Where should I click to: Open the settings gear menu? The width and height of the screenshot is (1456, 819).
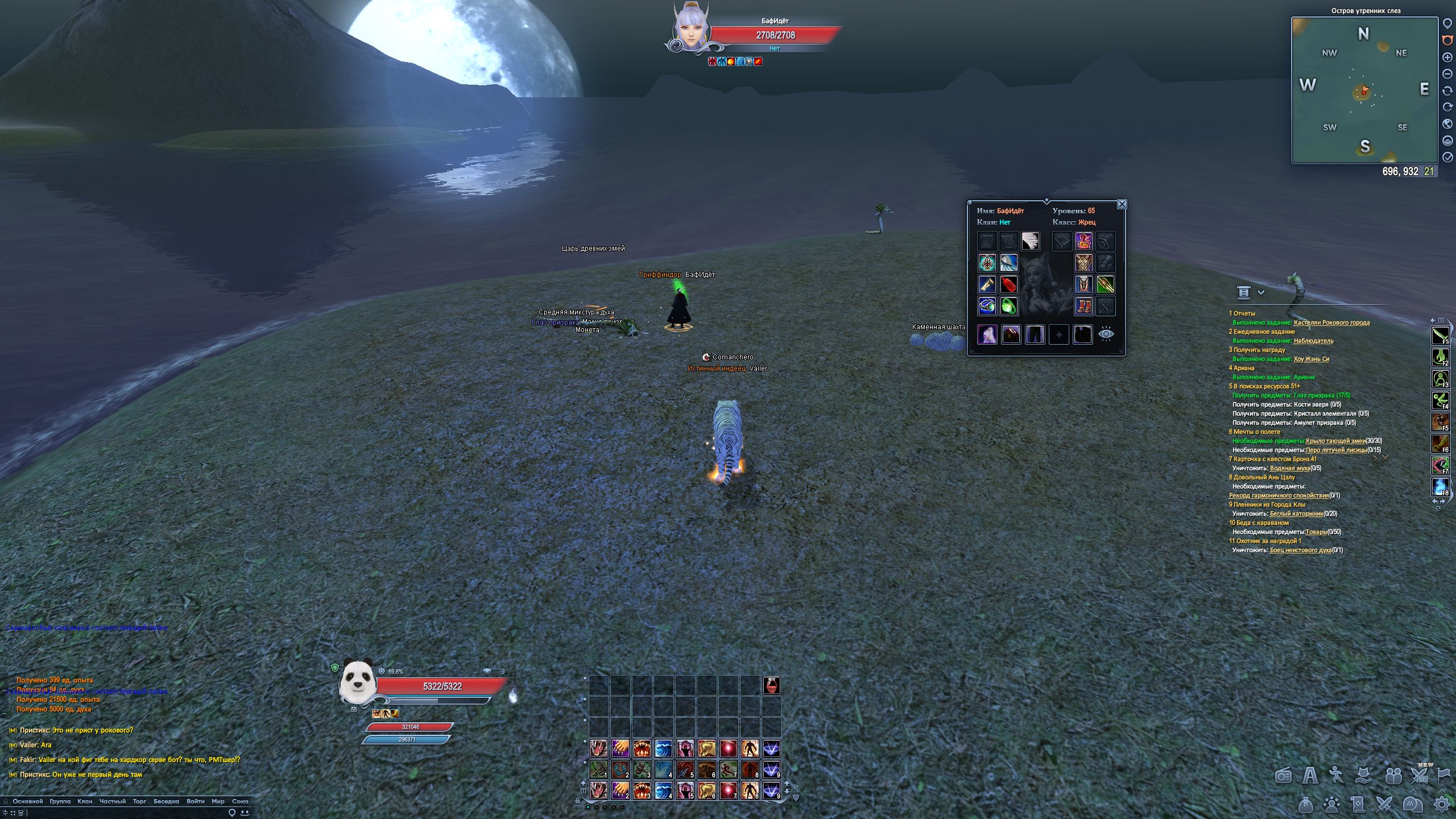1442,804
